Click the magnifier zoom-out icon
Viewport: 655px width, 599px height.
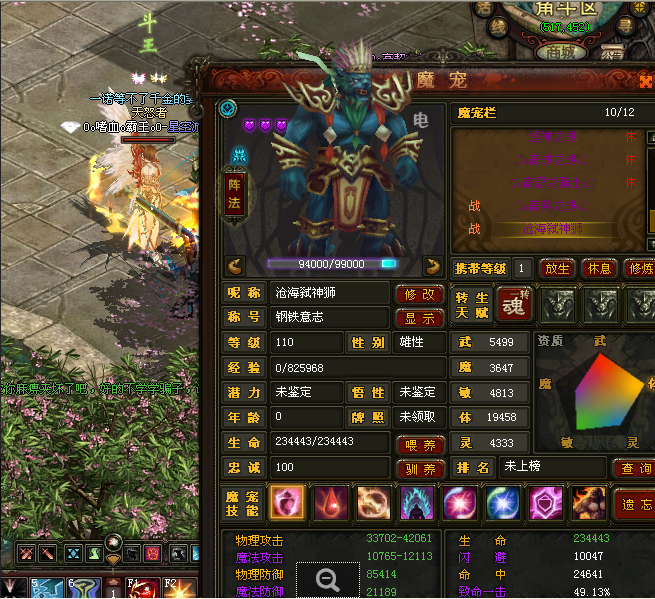326,578
